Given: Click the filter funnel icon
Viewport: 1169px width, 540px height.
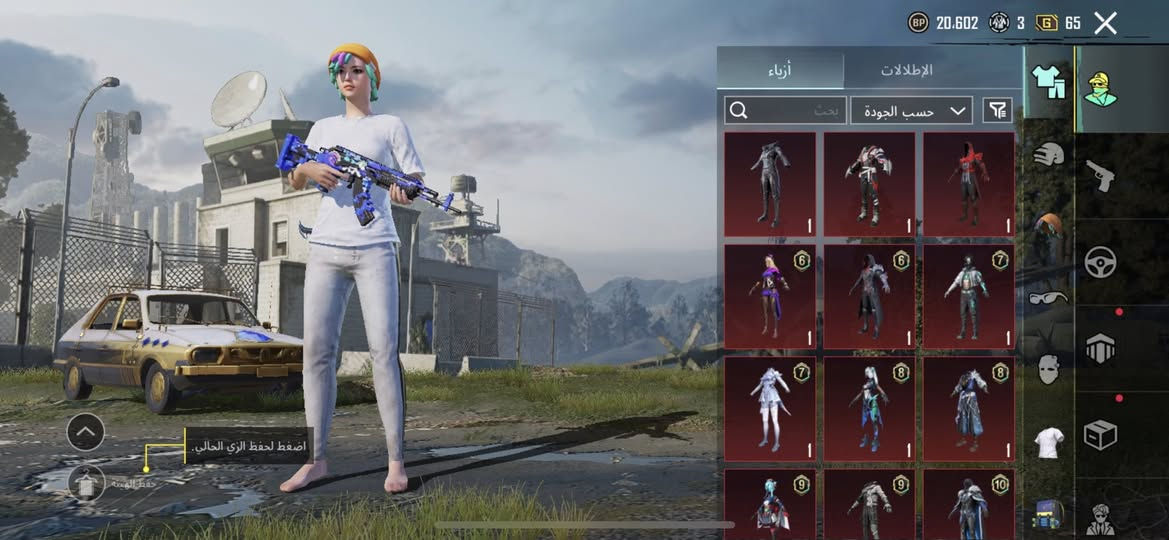Looking at the screenshot, I should (997, 111).
